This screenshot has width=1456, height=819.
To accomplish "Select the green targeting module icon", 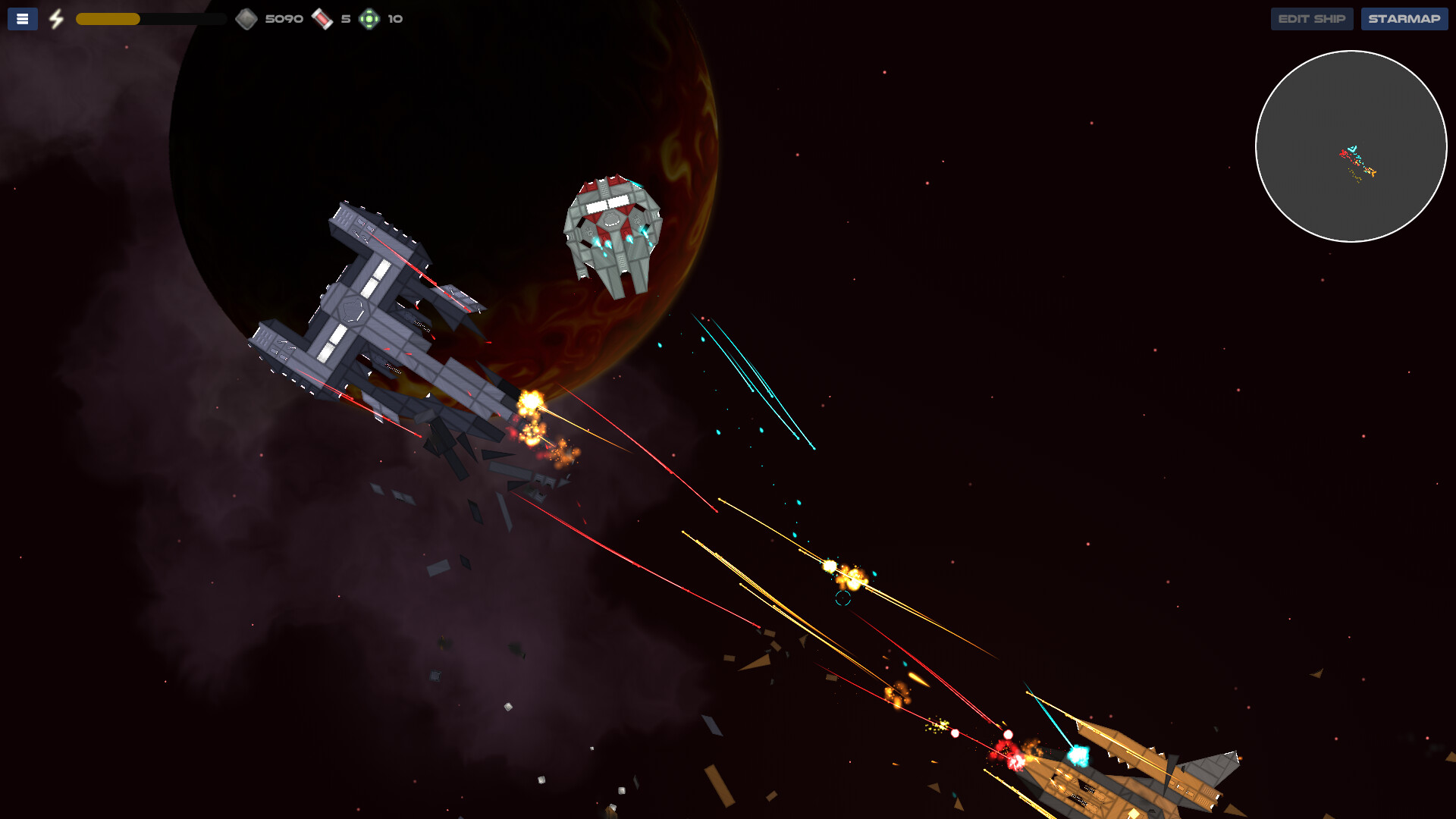I will [x=369, y=18].
